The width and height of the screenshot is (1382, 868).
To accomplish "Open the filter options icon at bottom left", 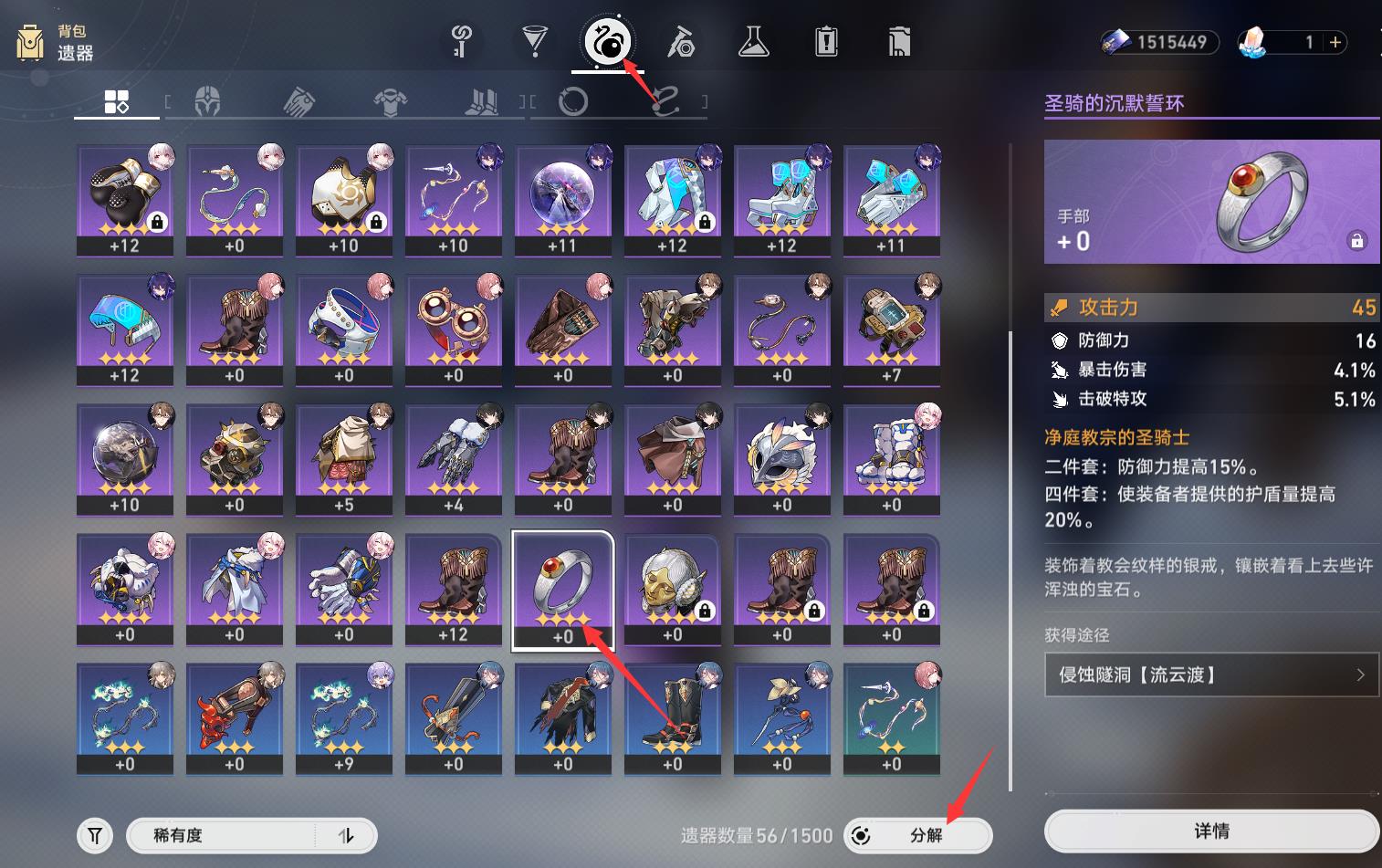I will point(94,834).
